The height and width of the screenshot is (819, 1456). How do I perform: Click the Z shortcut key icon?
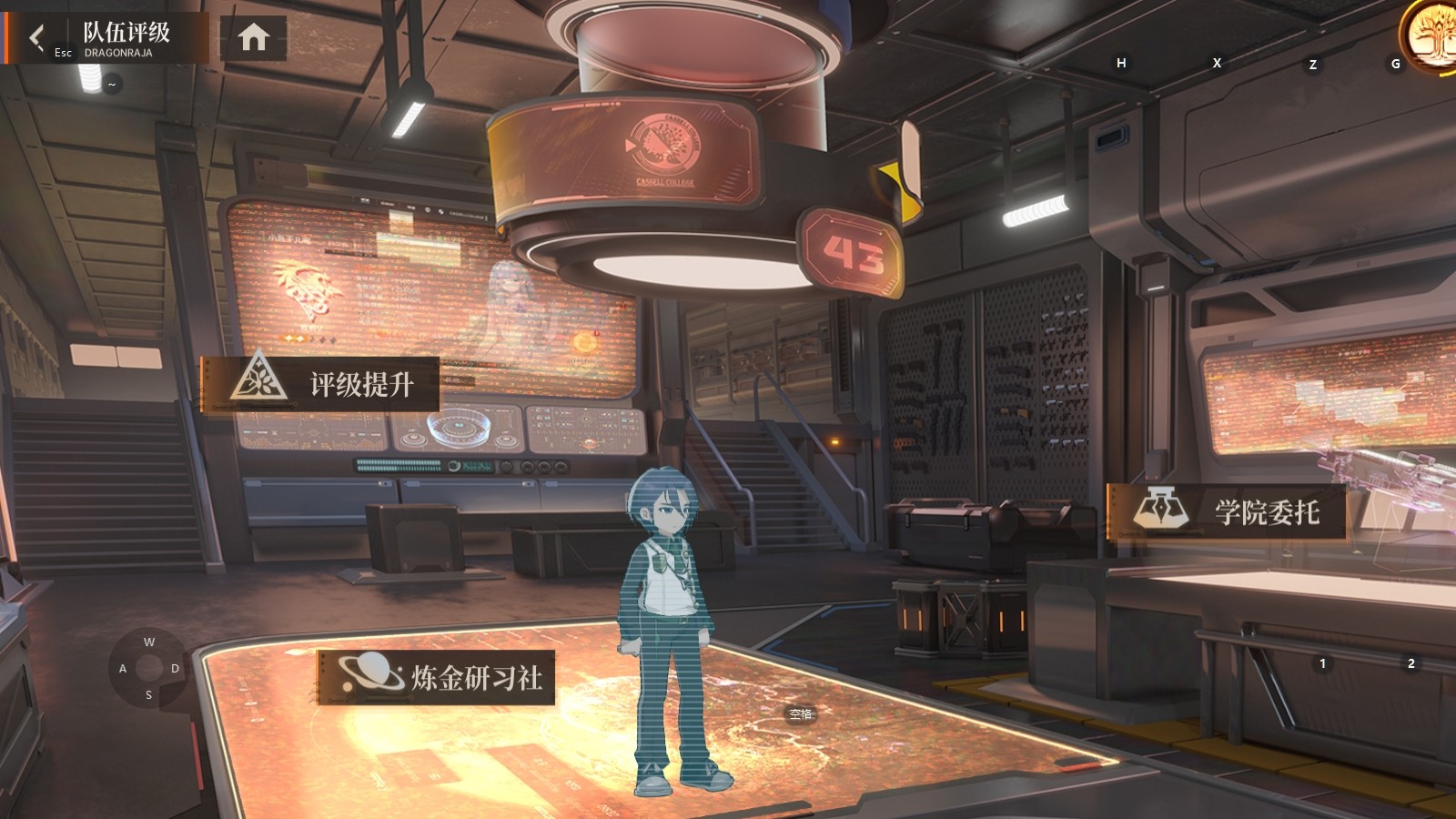(1311, 64)
